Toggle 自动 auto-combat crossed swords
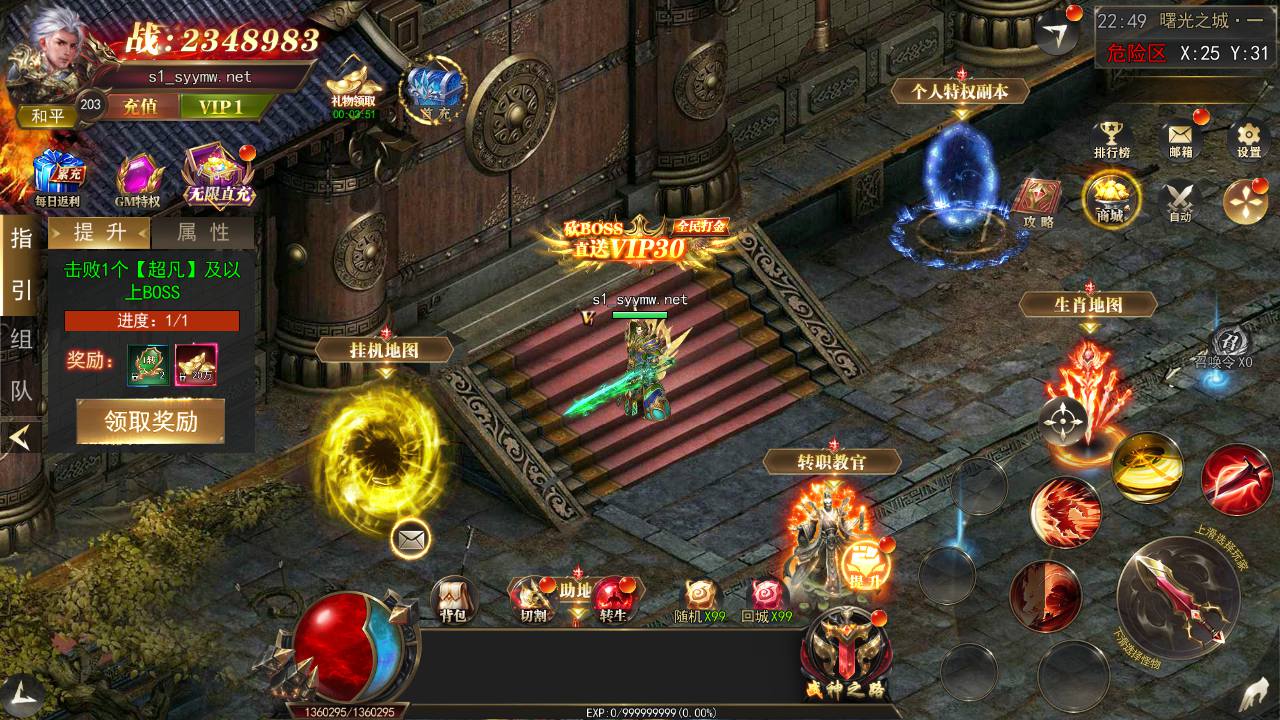Viewport: 1280px width, 720px height. (1180, 199)
